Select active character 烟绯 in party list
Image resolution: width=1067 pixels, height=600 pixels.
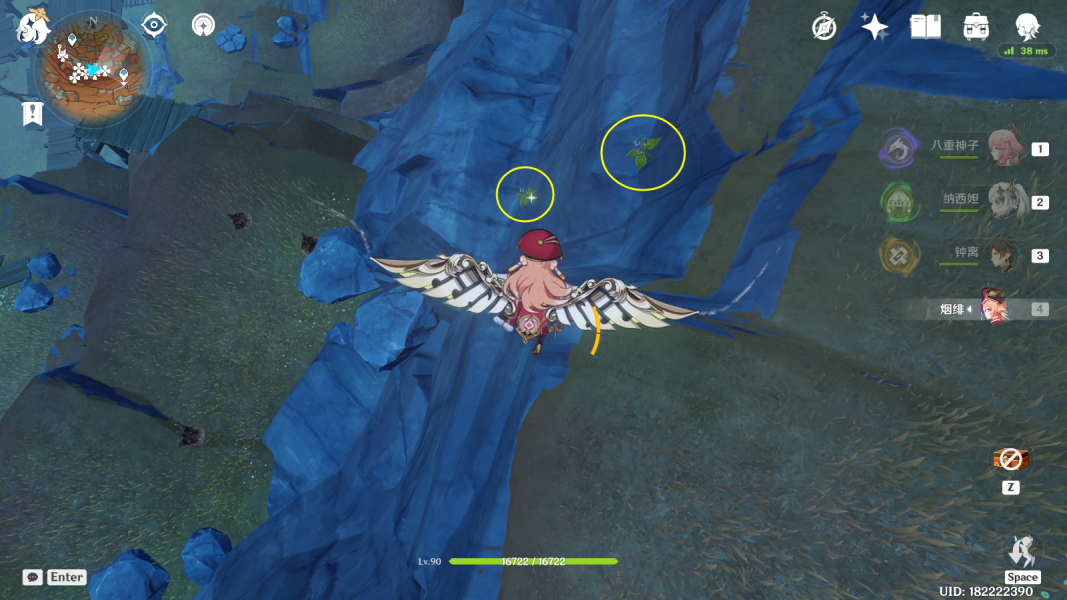992,308
